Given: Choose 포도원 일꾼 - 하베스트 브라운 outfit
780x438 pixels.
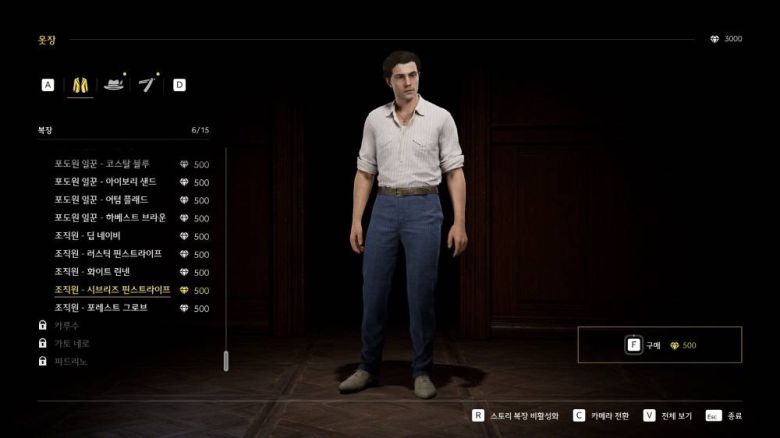Looking at the screenshot, I should [110, 218].
